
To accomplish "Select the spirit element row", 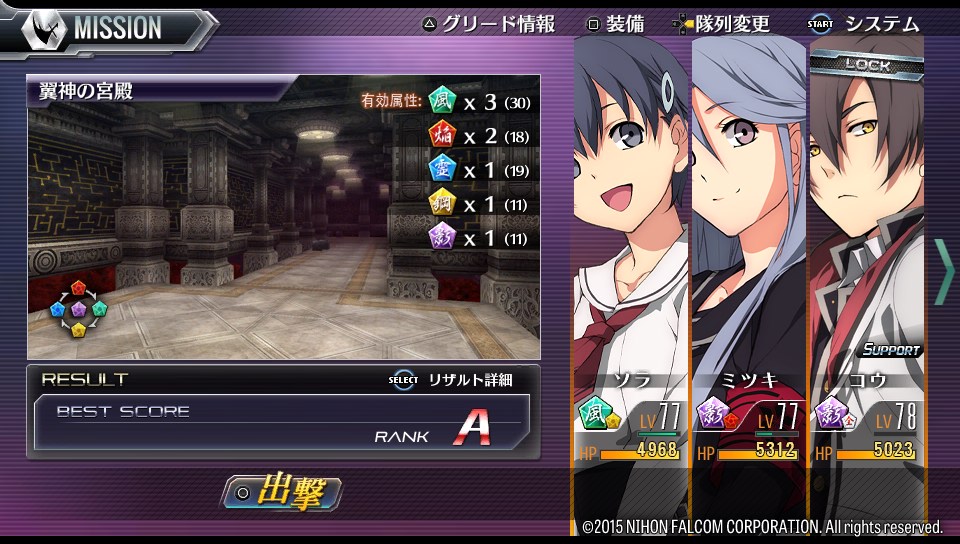I will point(479,169).
